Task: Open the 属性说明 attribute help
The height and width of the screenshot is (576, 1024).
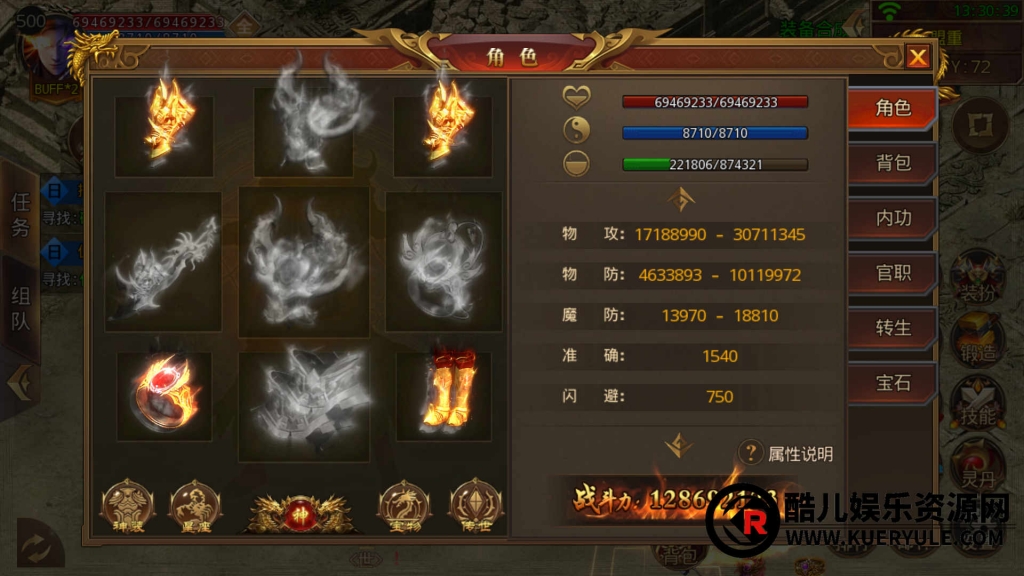Action: click(785, 454)
